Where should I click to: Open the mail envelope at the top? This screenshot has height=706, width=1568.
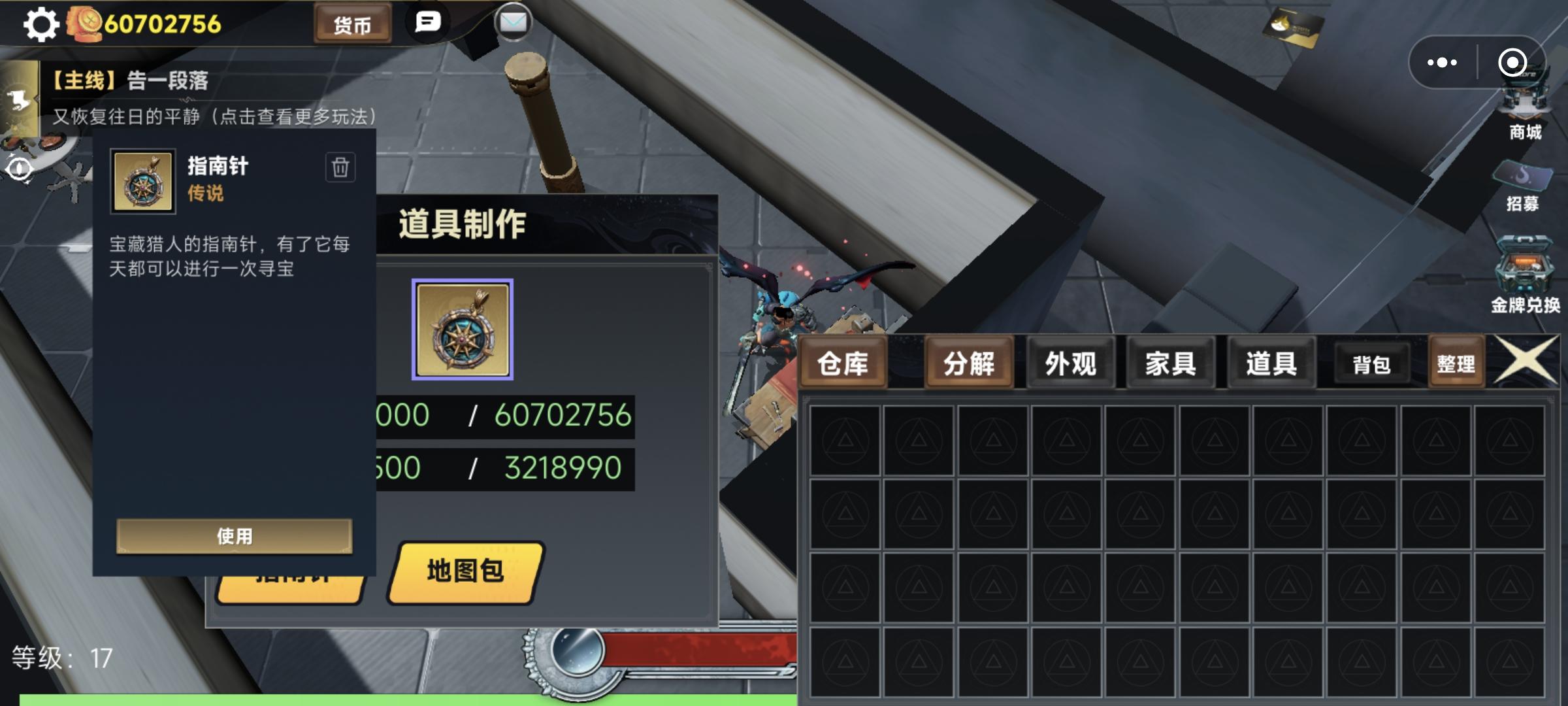pos(514,24)
